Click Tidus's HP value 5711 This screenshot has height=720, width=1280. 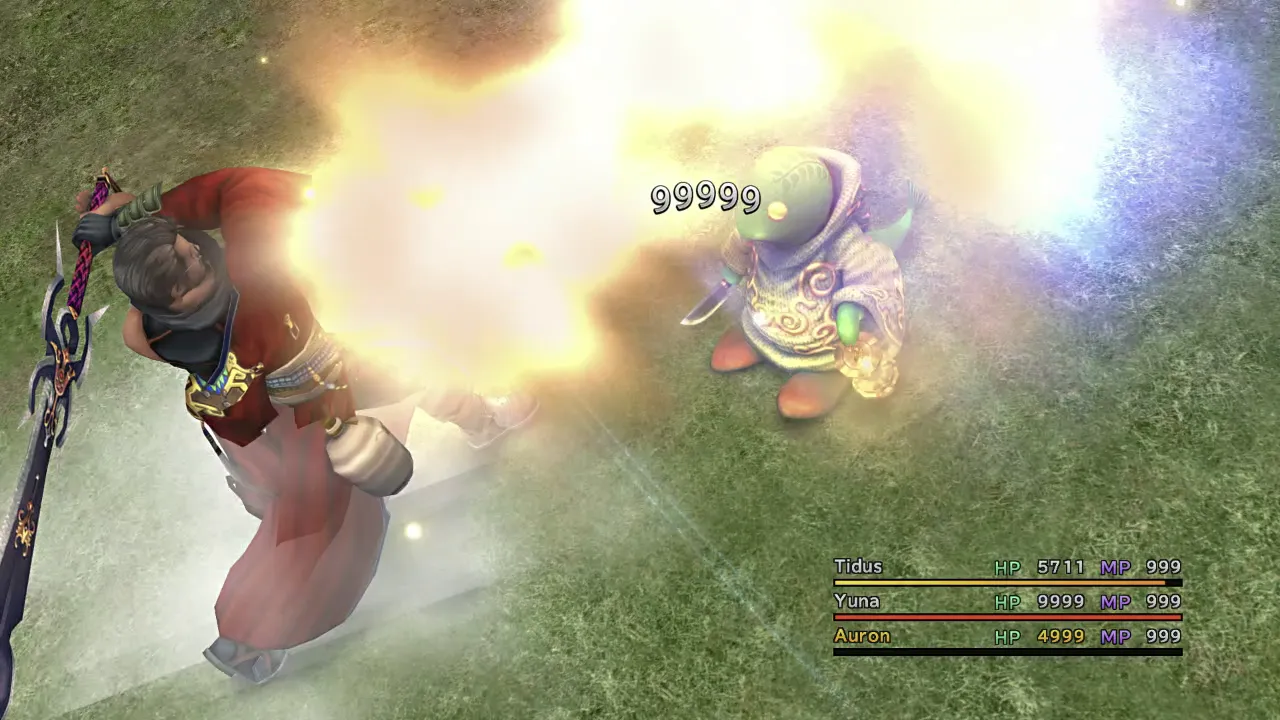1060,567
